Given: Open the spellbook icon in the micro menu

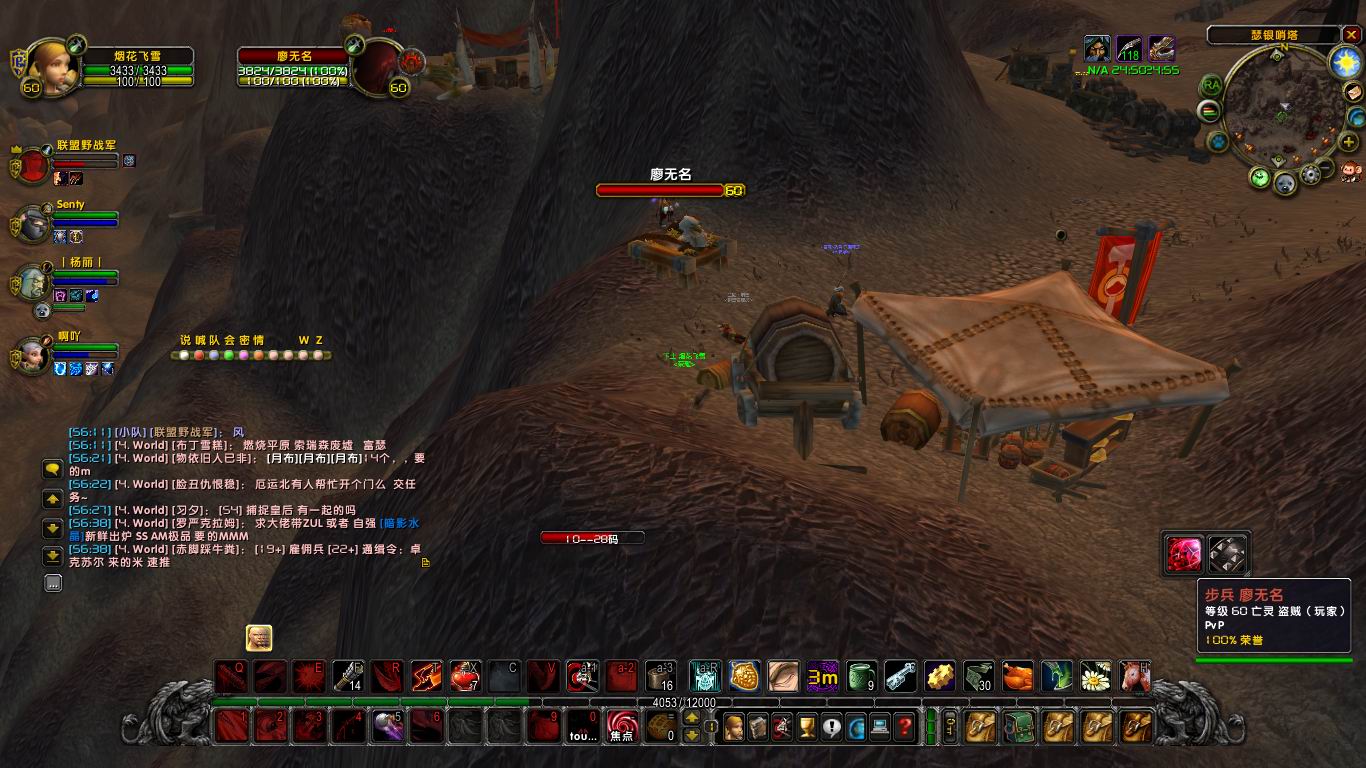Looking at the screenshot, I should pyautogui.click(x=757, y=726).
